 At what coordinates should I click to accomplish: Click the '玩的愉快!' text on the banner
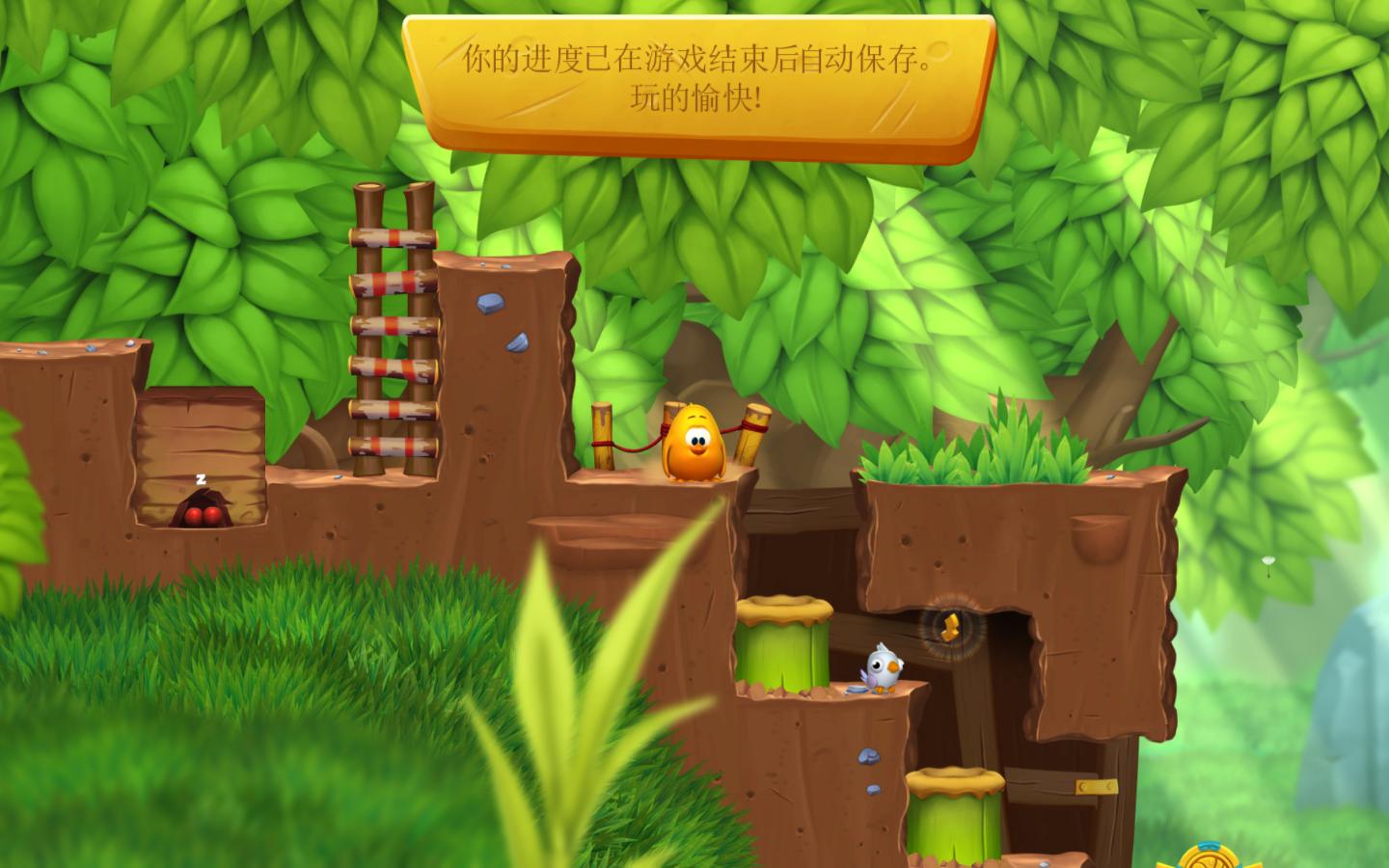click(x=695, y=96)
